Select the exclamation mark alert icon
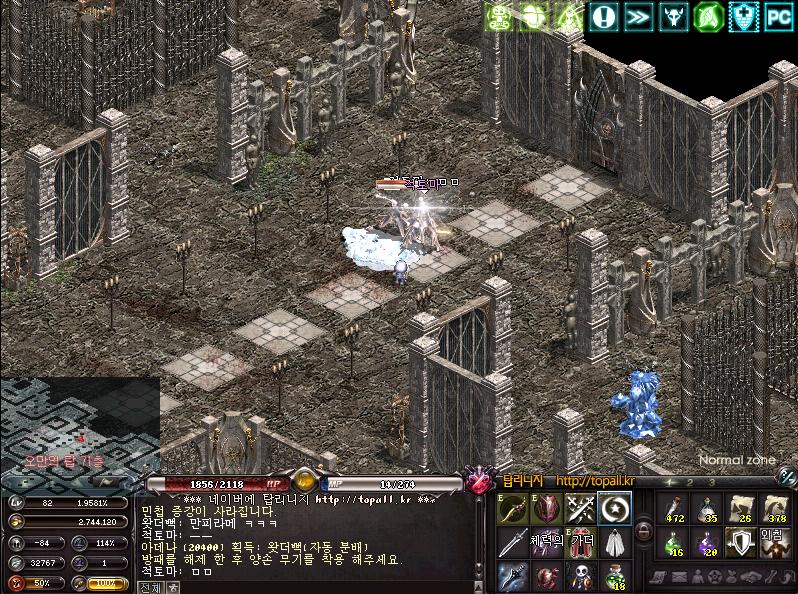Screen dimensions: 798x594 click(603, 16)
